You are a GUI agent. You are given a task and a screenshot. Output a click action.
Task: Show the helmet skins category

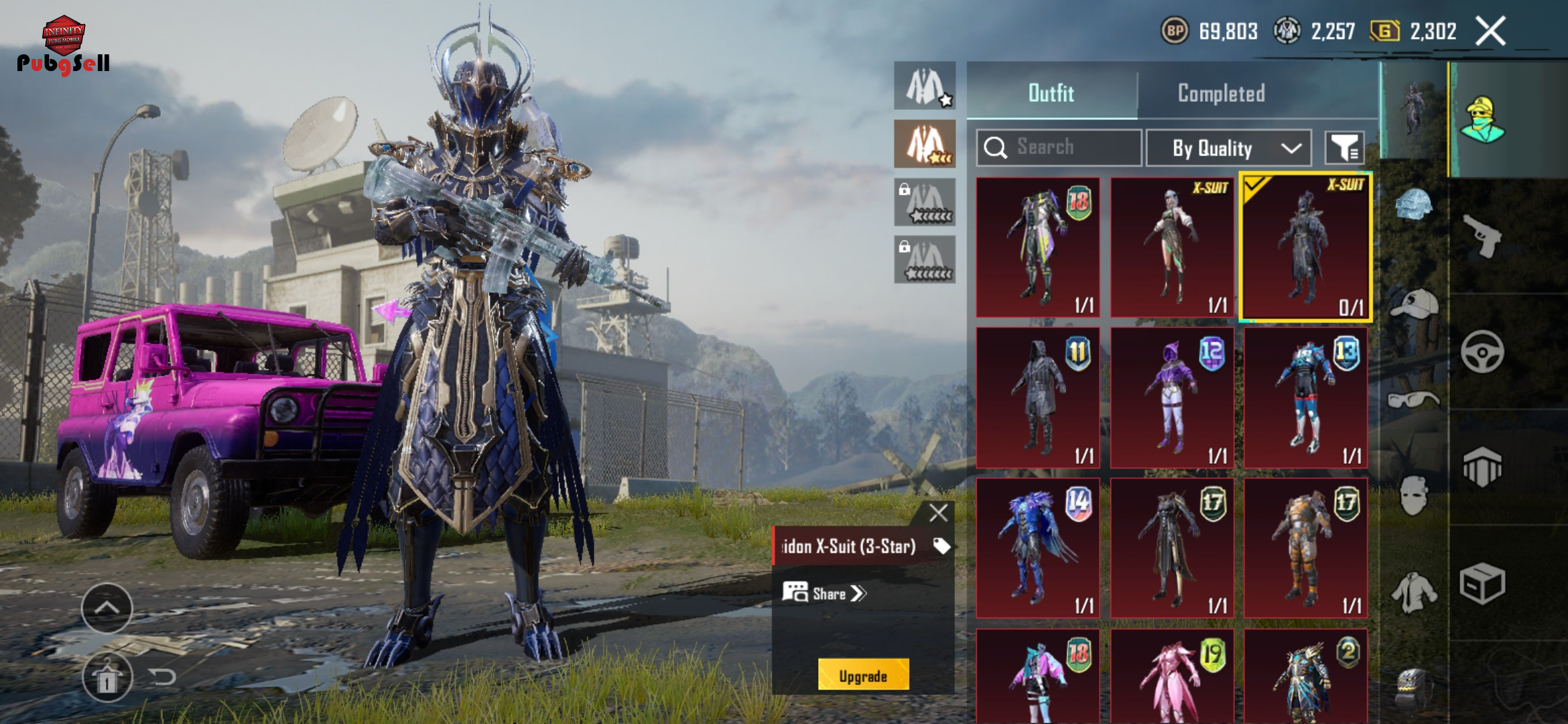pos(1414,204)
